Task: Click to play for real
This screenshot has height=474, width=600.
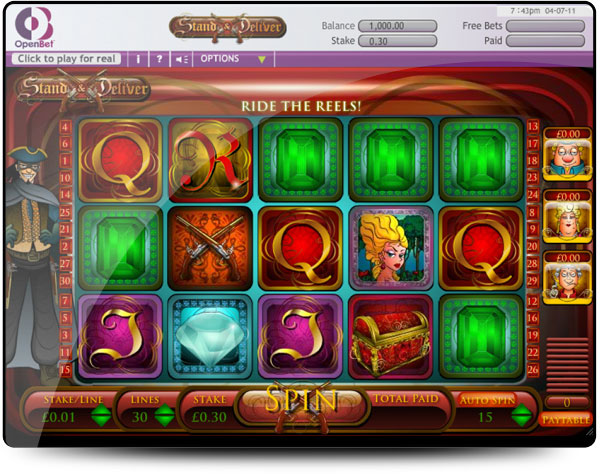Action: (x=67, y=59)
